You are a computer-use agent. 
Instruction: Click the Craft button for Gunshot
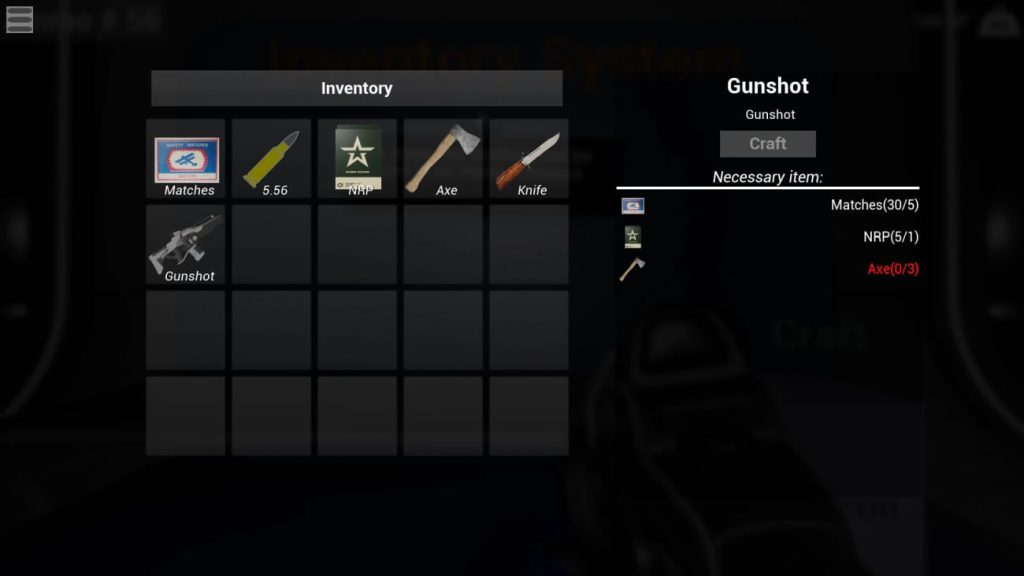(x=768, y=144)
